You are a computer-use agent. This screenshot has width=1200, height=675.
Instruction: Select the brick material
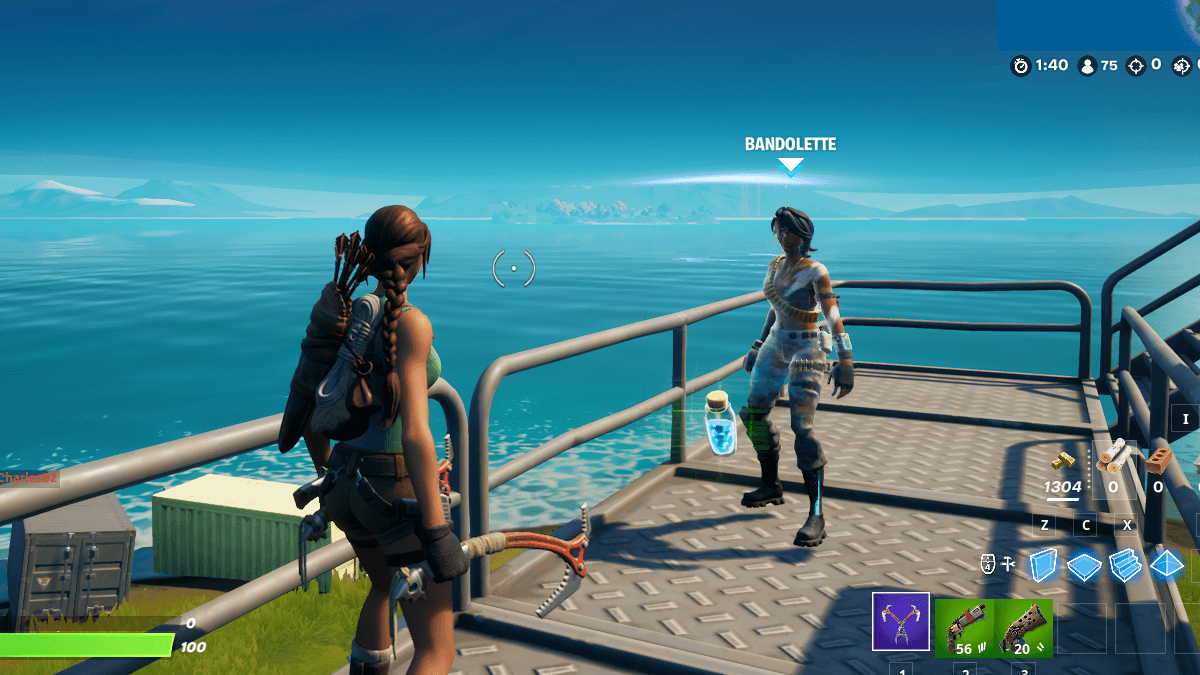coord(1158,458)
